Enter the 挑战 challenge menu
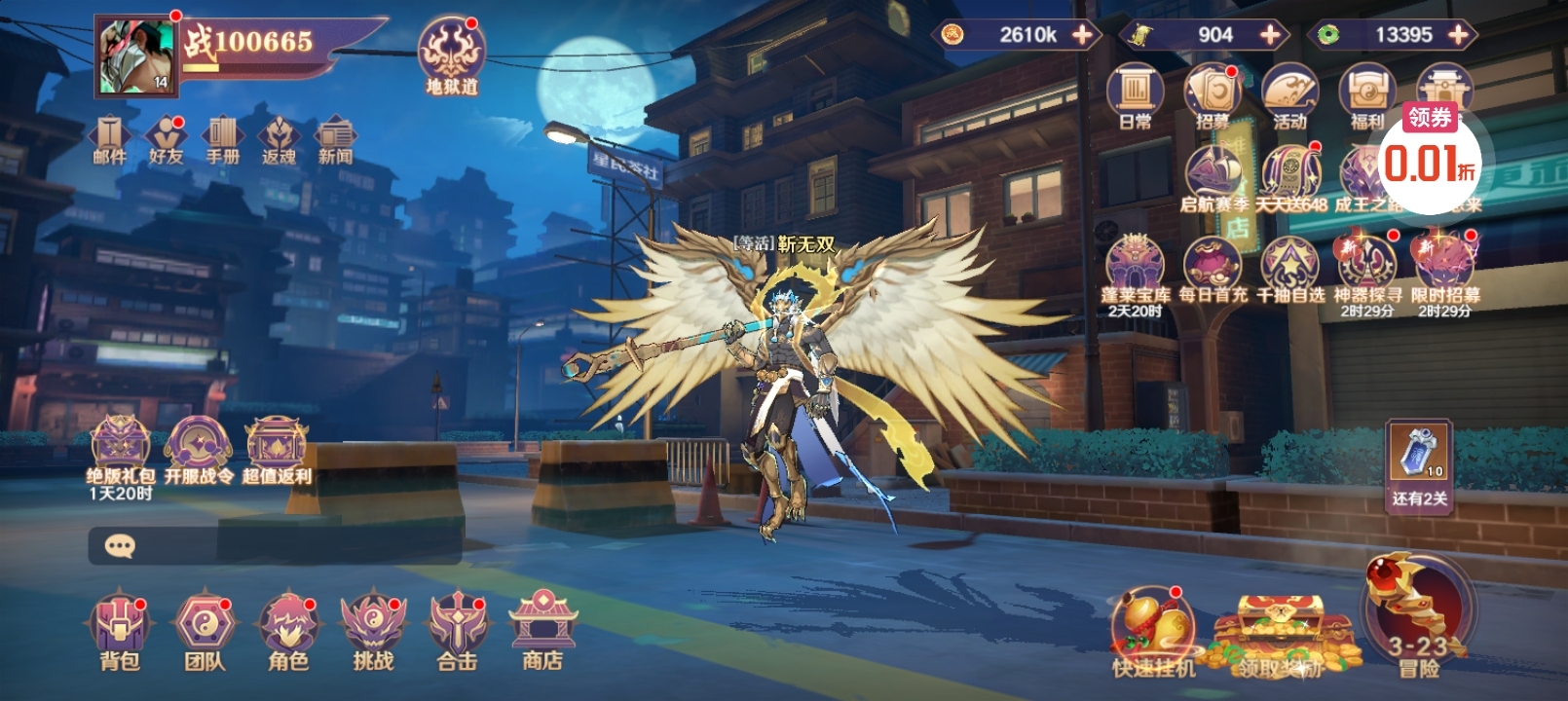1568x701 pixels. pyautogui.click(x=373, y=628)
